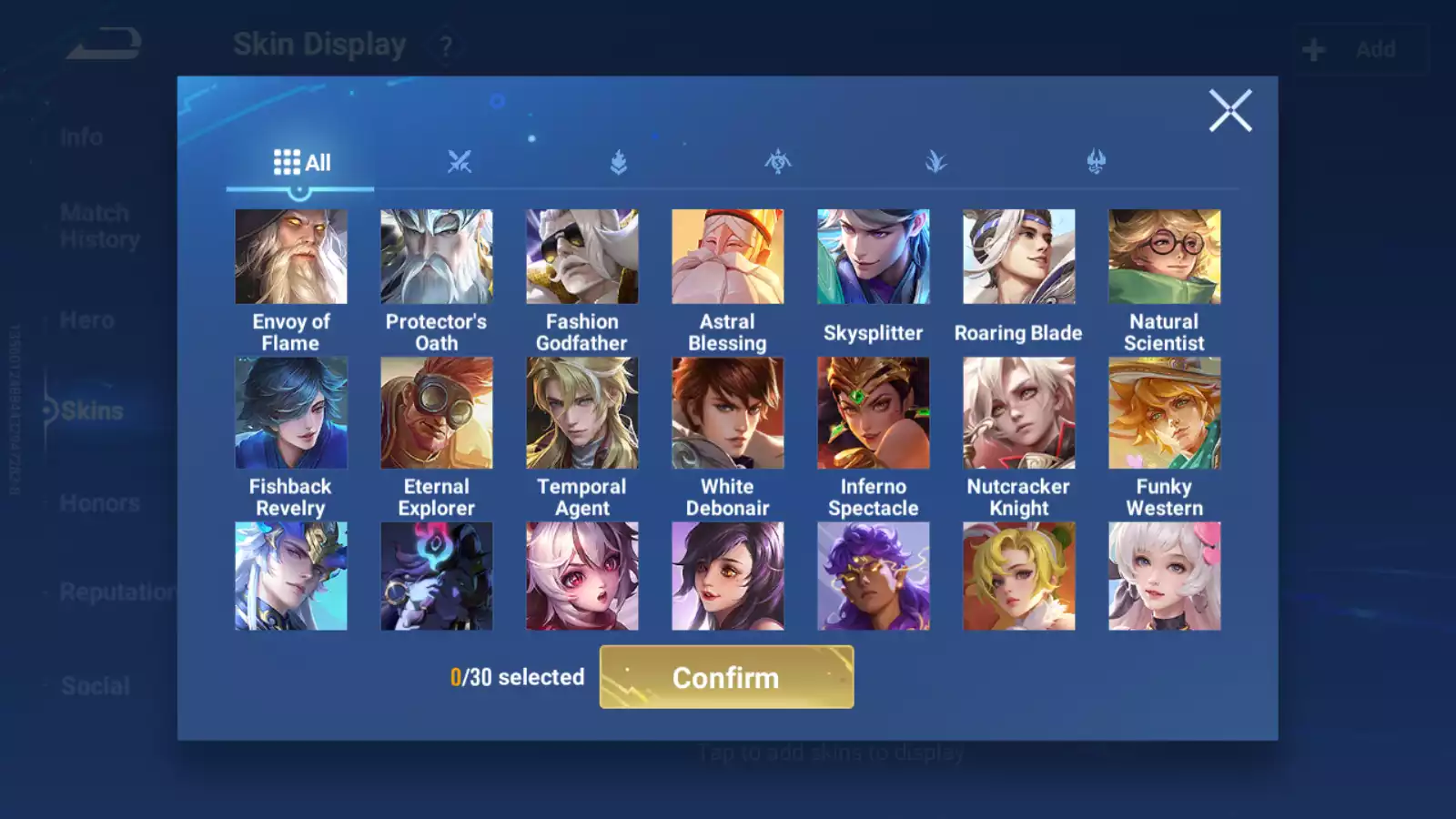This screenshot has width=1456, height=819.
Task: Switch to the All skins tab
Action: [301, 163]
